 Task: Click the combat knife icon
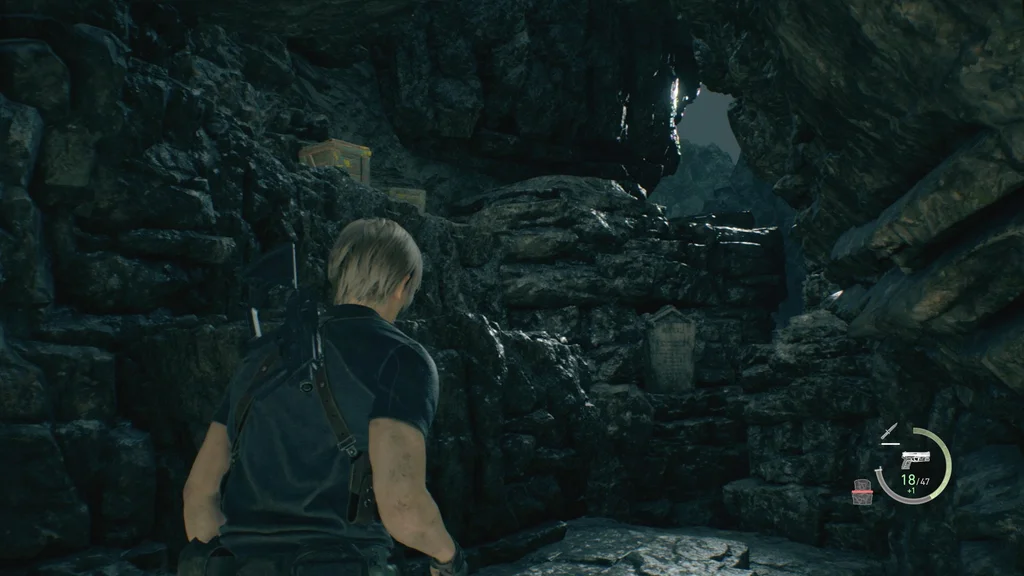click(889, 432)
